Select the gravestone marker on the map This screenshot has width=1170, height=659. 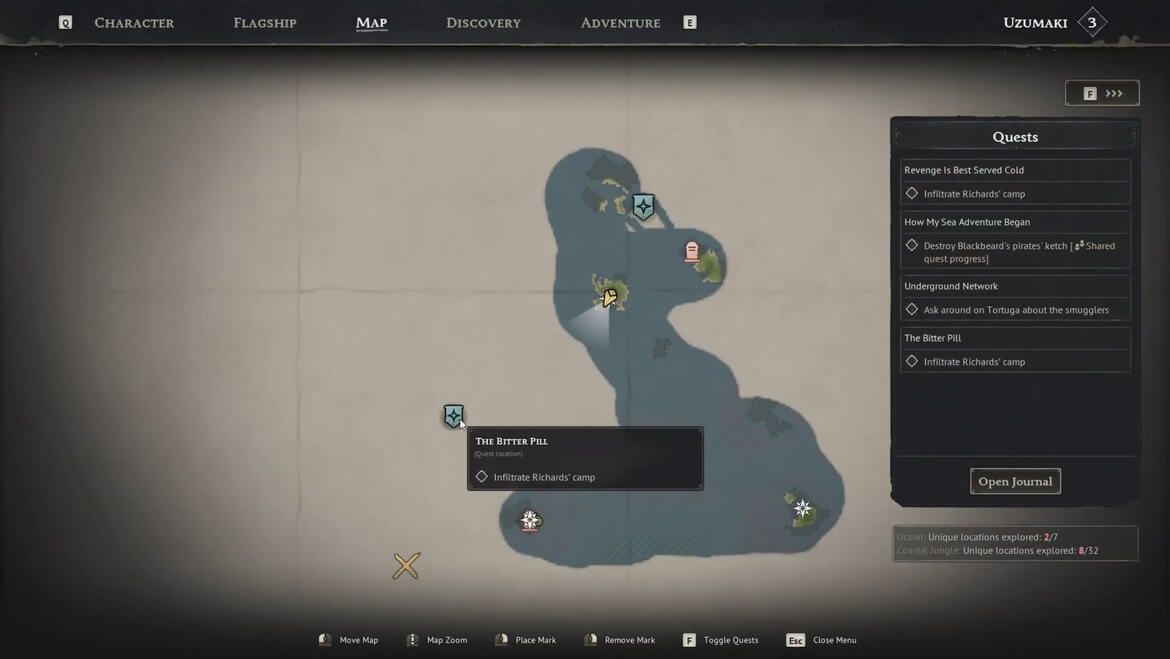691,251
